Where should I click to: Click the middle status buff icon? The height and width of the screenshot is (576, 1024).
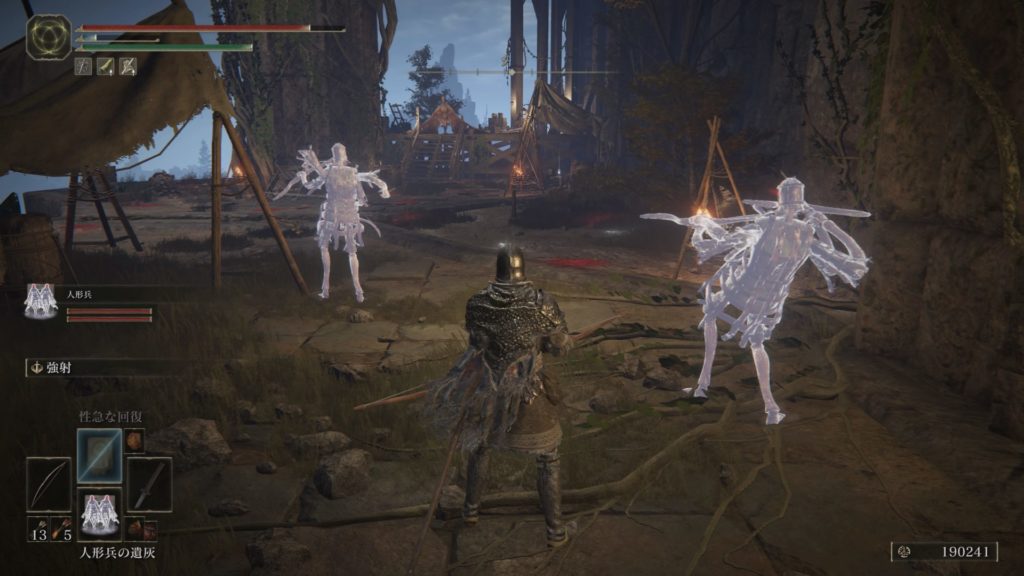(x=106, y=66)
